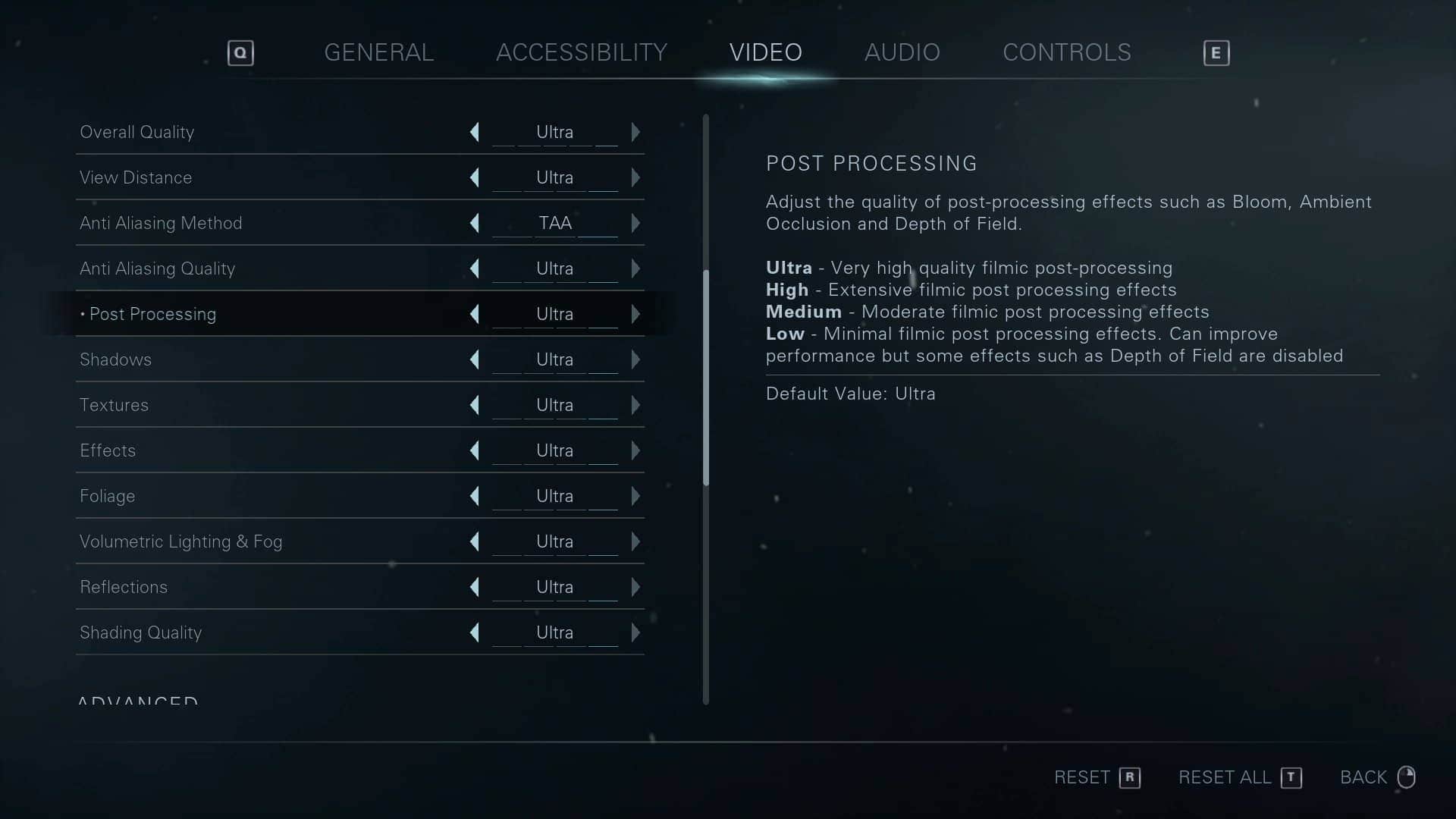Switch to the General tab
This screenshot has height=819, width=1456.
pyautogui.click(x=378, y=52)
